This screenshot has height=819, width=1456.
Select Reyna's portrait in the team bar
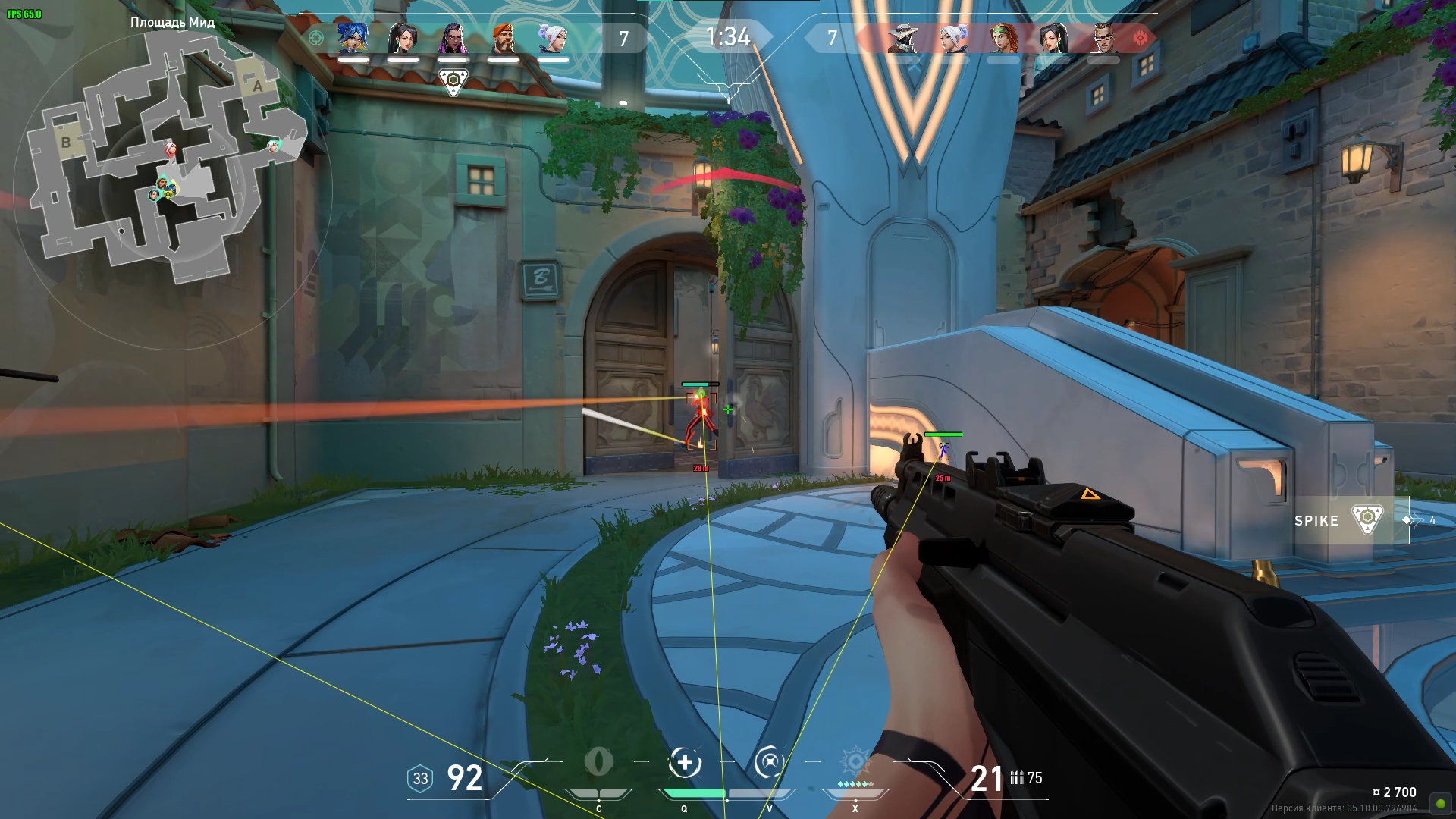[x=453, y=38]
